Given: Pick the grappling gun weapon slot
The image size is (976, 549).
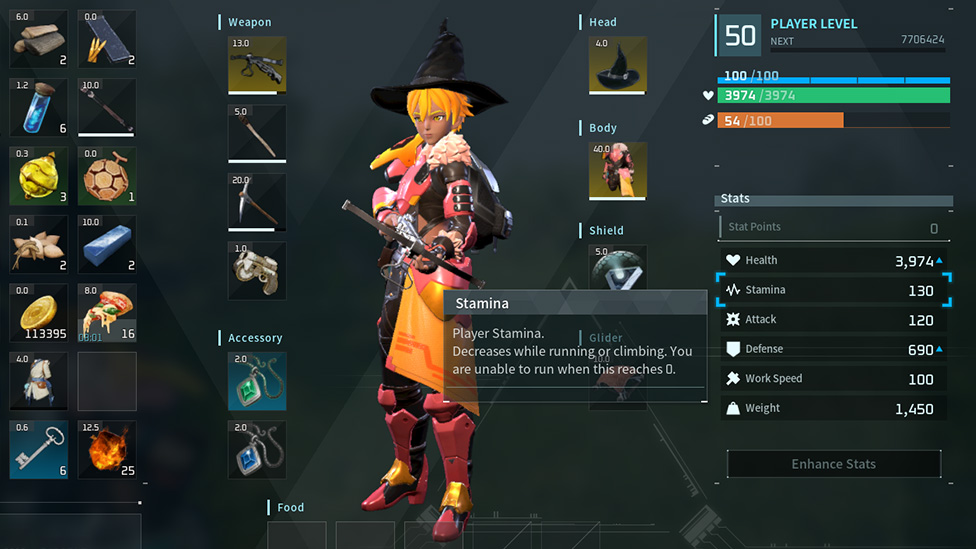Looking at the screenshot, I should [x=257, y=270].
